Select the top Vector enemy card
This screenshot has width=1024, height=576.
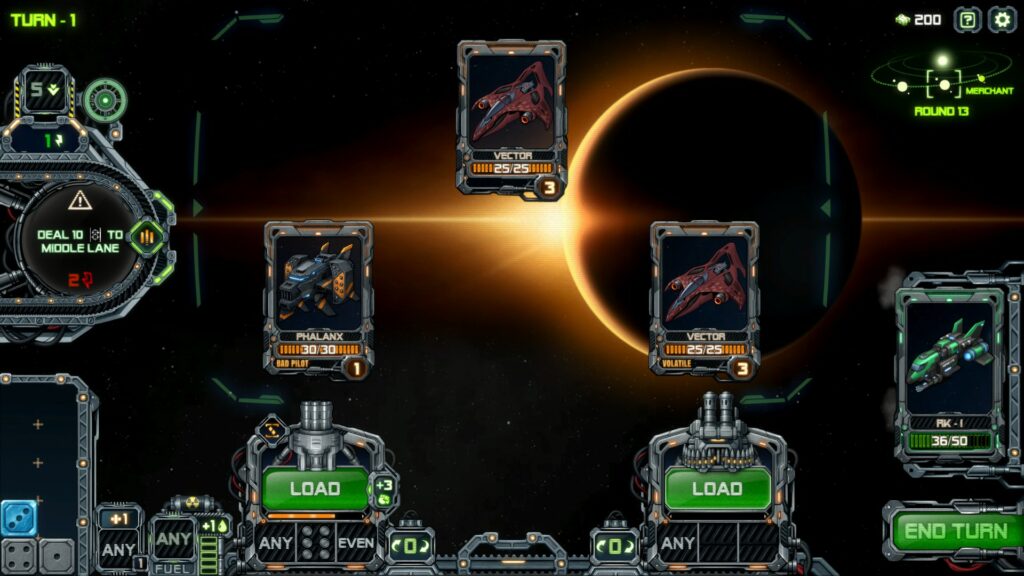[x=512, y=117]
